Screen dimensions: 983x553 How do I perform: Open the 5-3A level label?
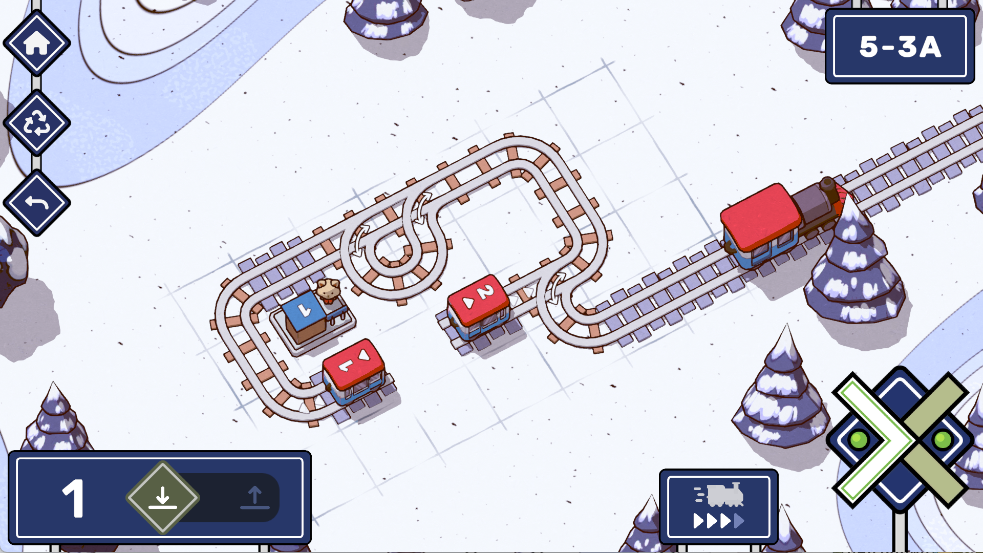click(x=900, y=47)
